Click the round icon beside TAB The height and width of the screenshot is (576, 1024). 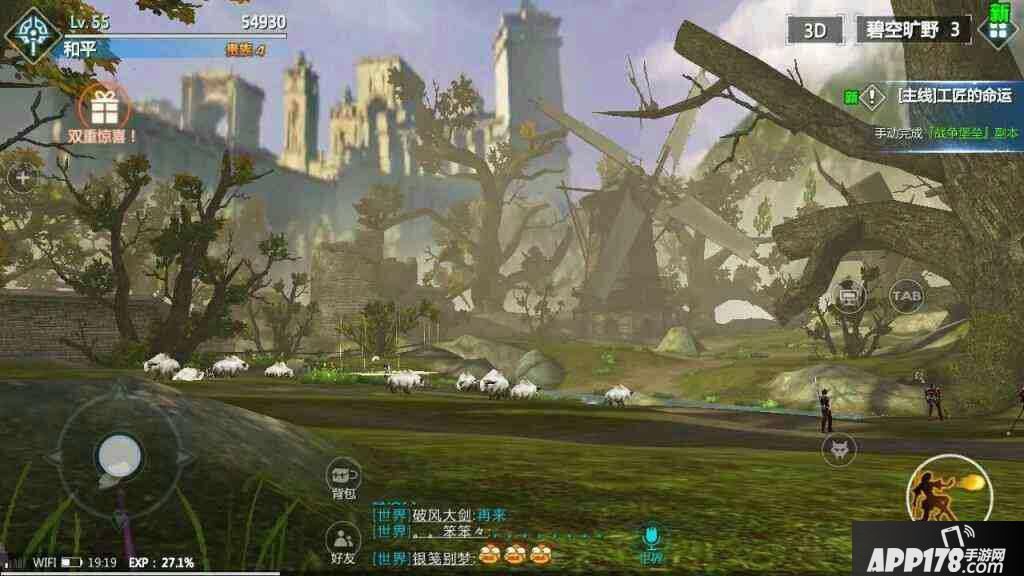pos(849,296)
